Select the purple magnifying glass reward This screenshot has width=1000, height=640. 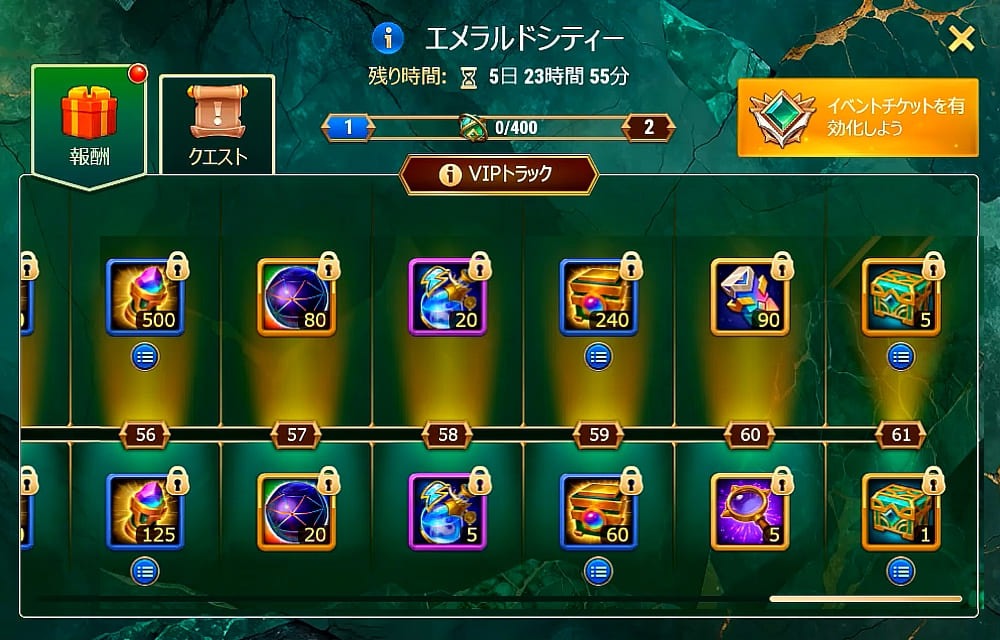coord(749,511)
